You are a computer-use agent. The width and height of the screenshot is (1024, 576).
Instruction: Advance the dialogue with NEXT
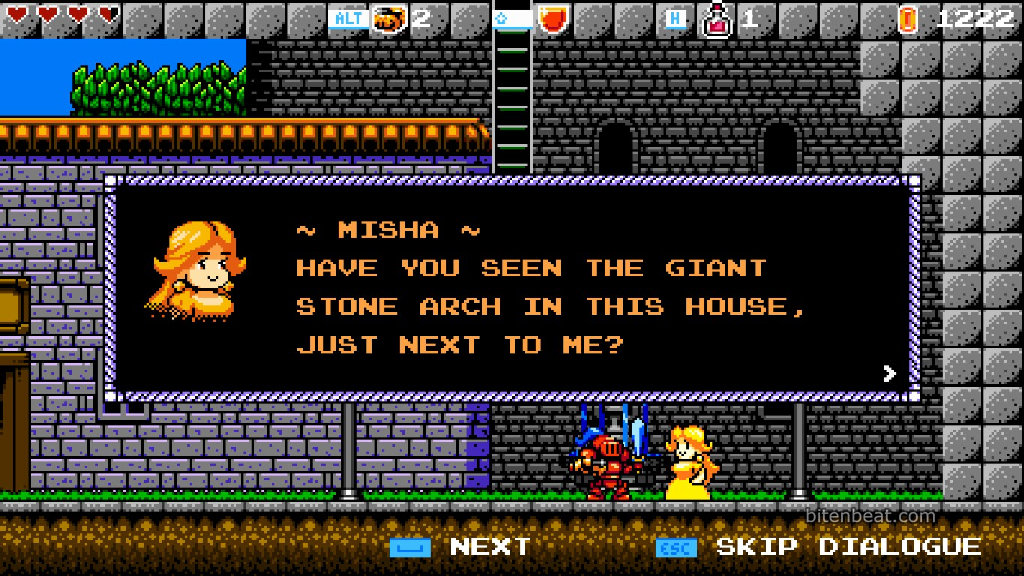click(x=489, y=547)
